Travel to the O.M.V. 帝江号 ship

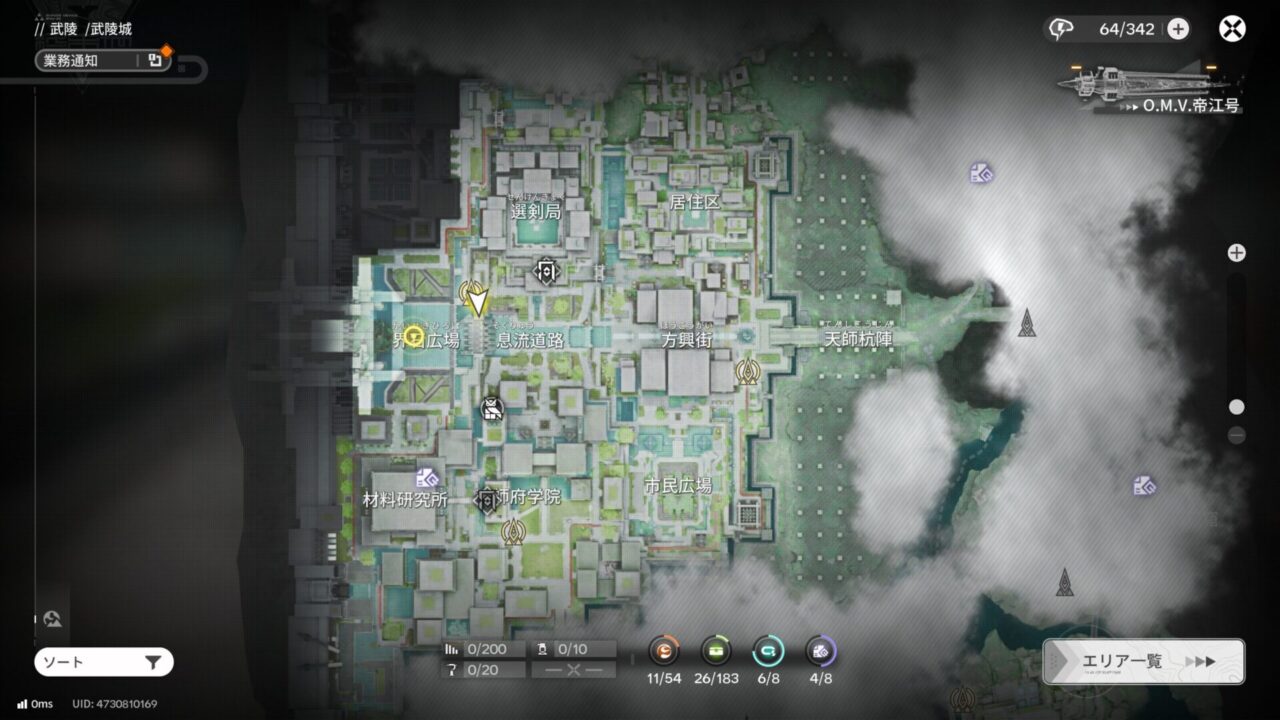click(1150, 88)
